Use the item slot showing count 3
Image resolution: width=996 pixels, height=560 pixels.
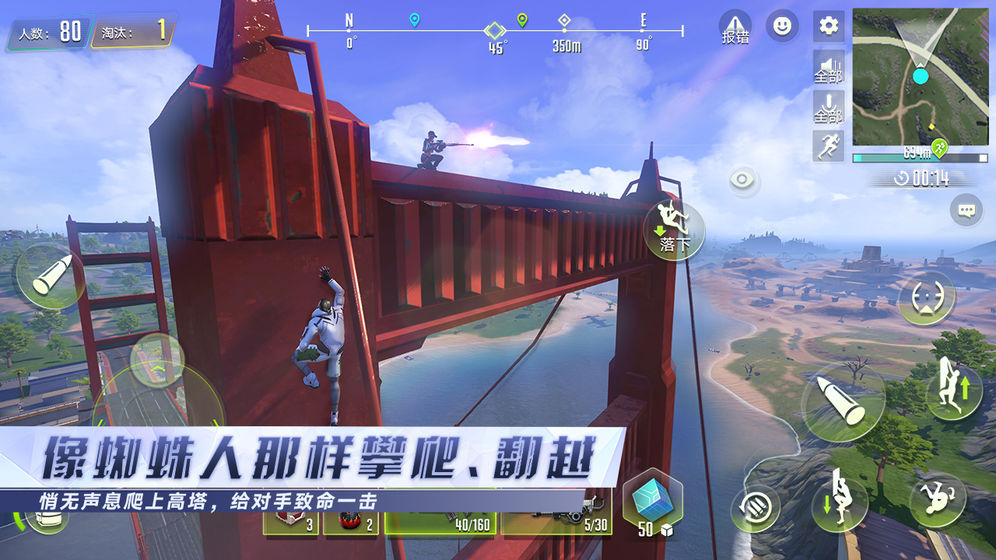click(291, 522)
